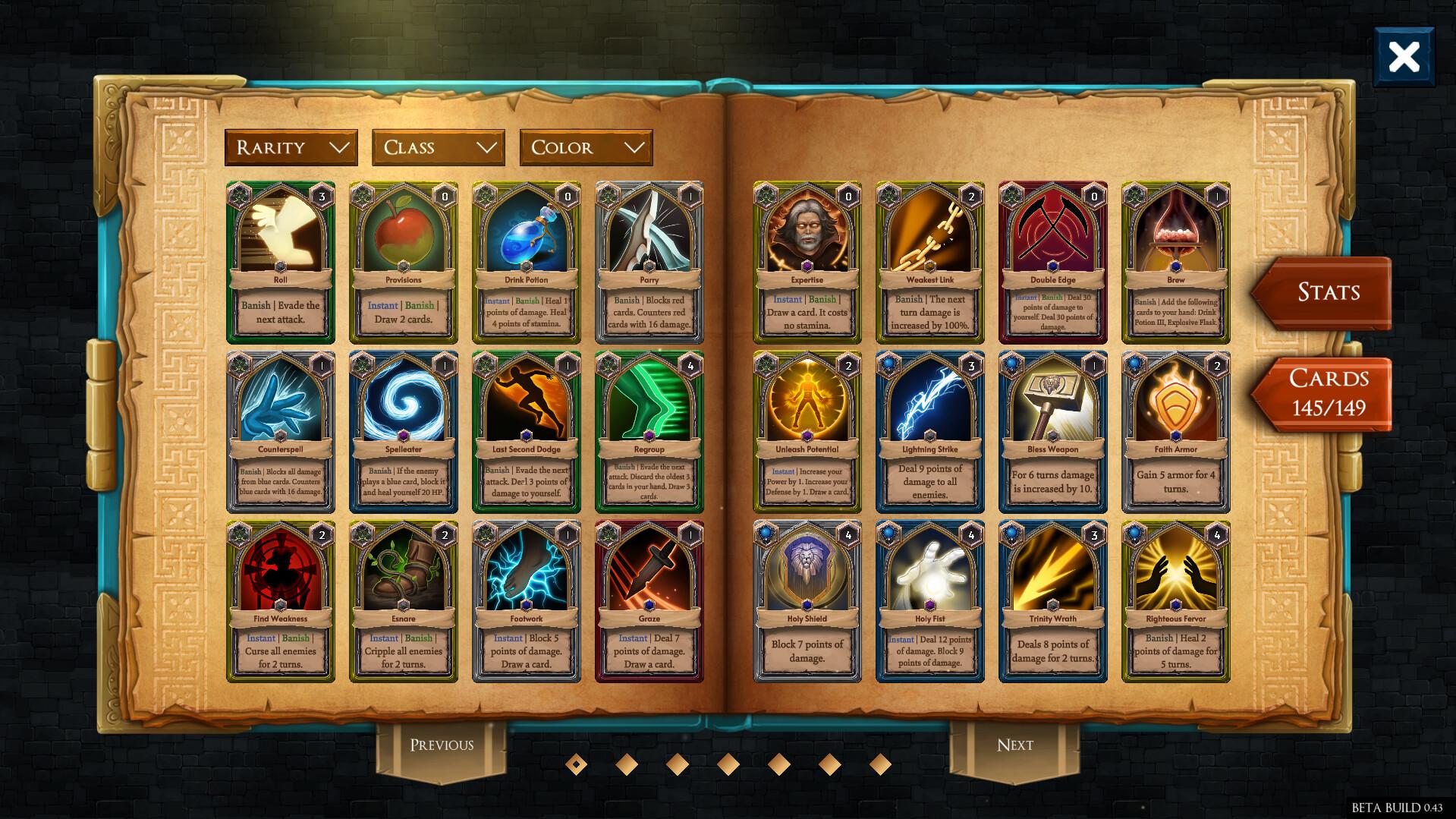Expand the Class filter dropdown

[438, 147]
